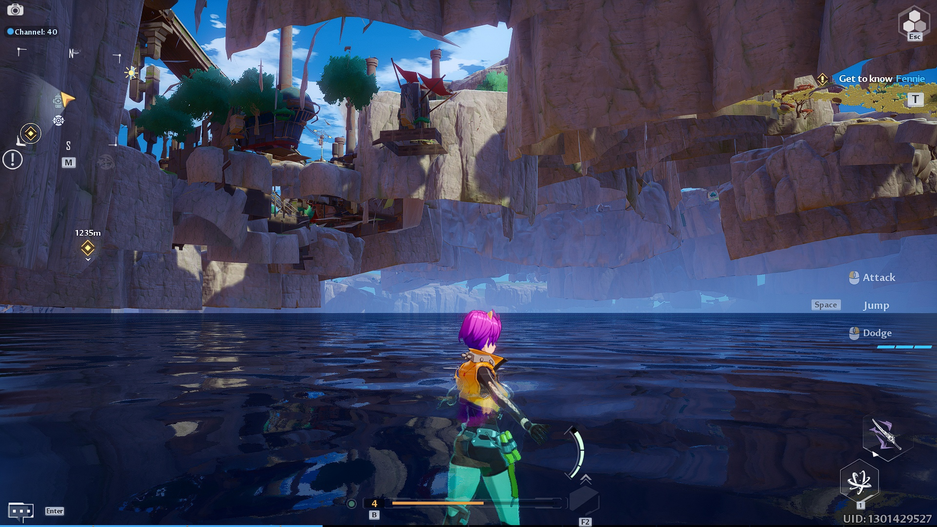
Task: Click the empty hexagon item slot
Action: click(x=584, y=500)
